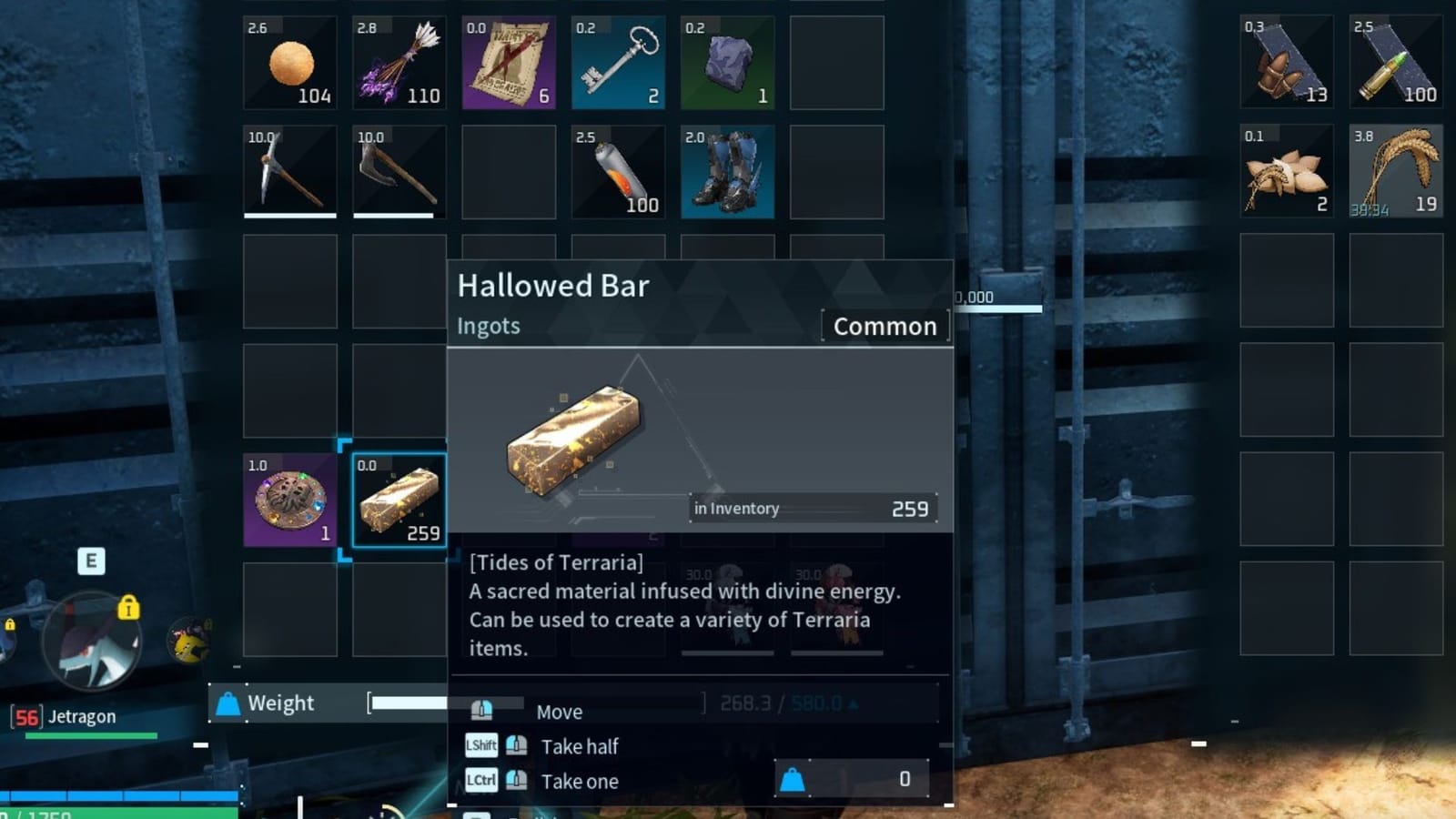This screenshot has height=819, width=1456.
Task: Click the bundle of 110 arrows
Action: click(x=399, y=62)
